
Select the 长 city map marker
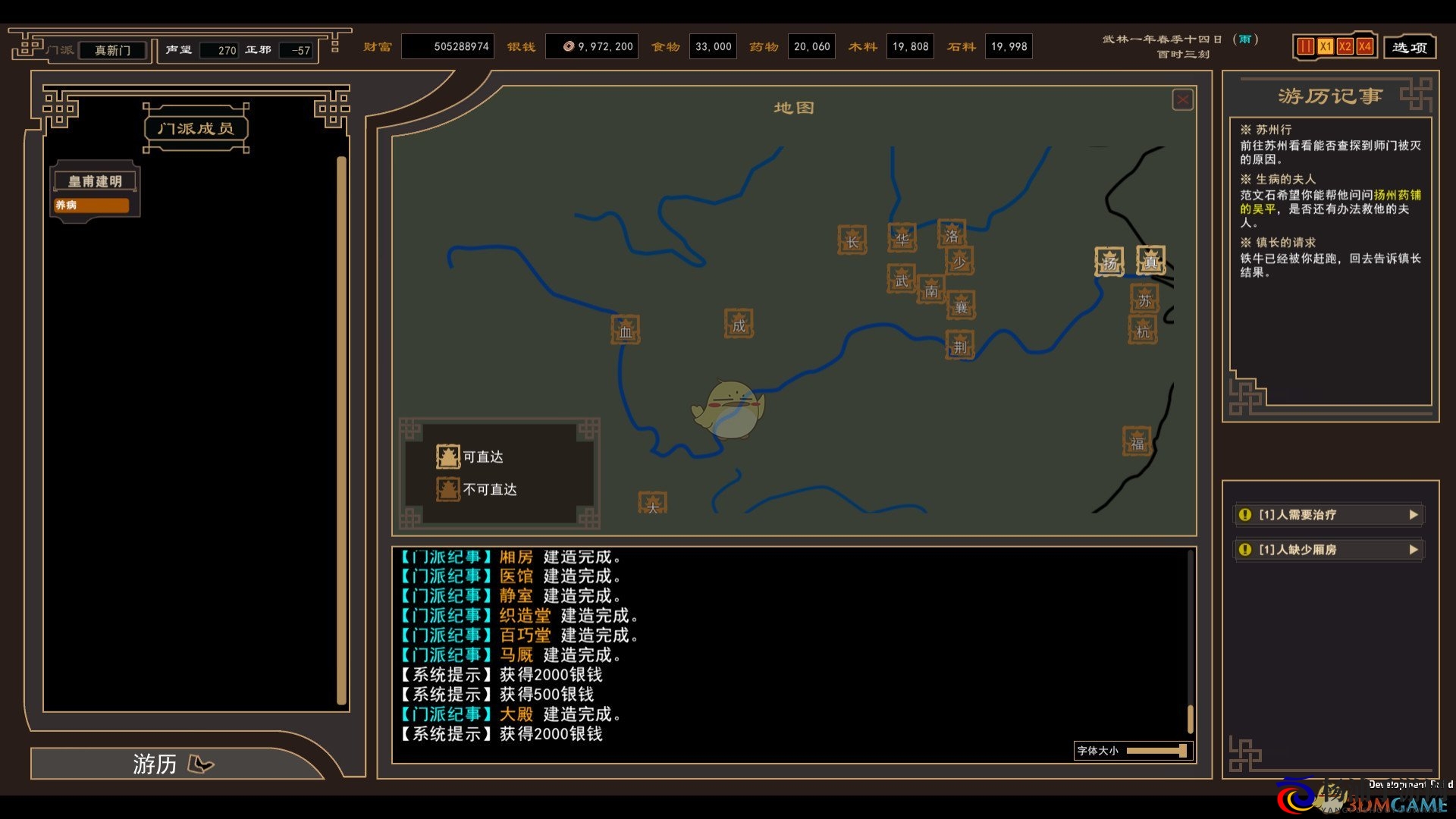coord(852,241)
